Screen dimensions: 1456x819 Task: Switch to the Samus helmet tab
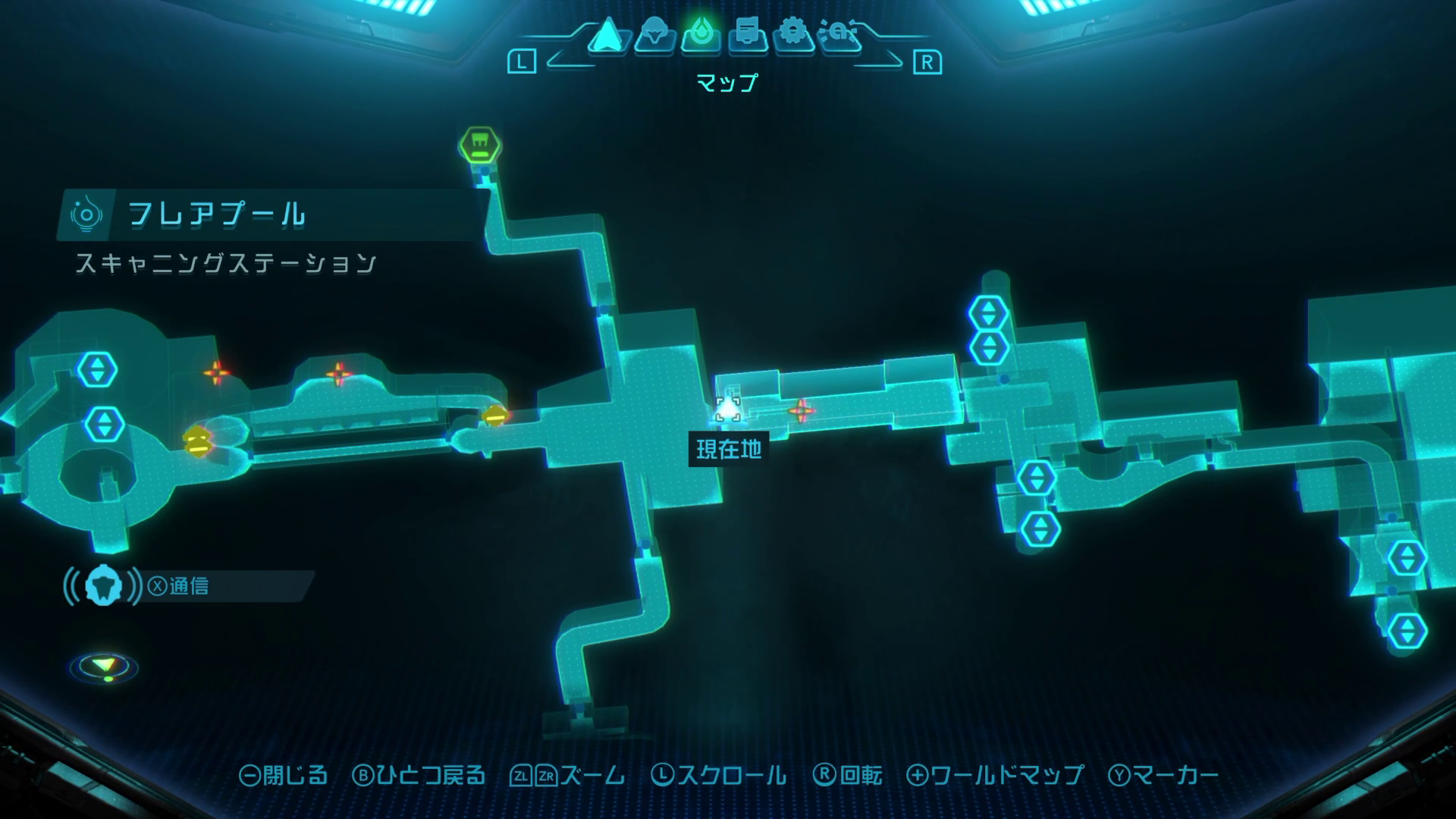(654, 35)
